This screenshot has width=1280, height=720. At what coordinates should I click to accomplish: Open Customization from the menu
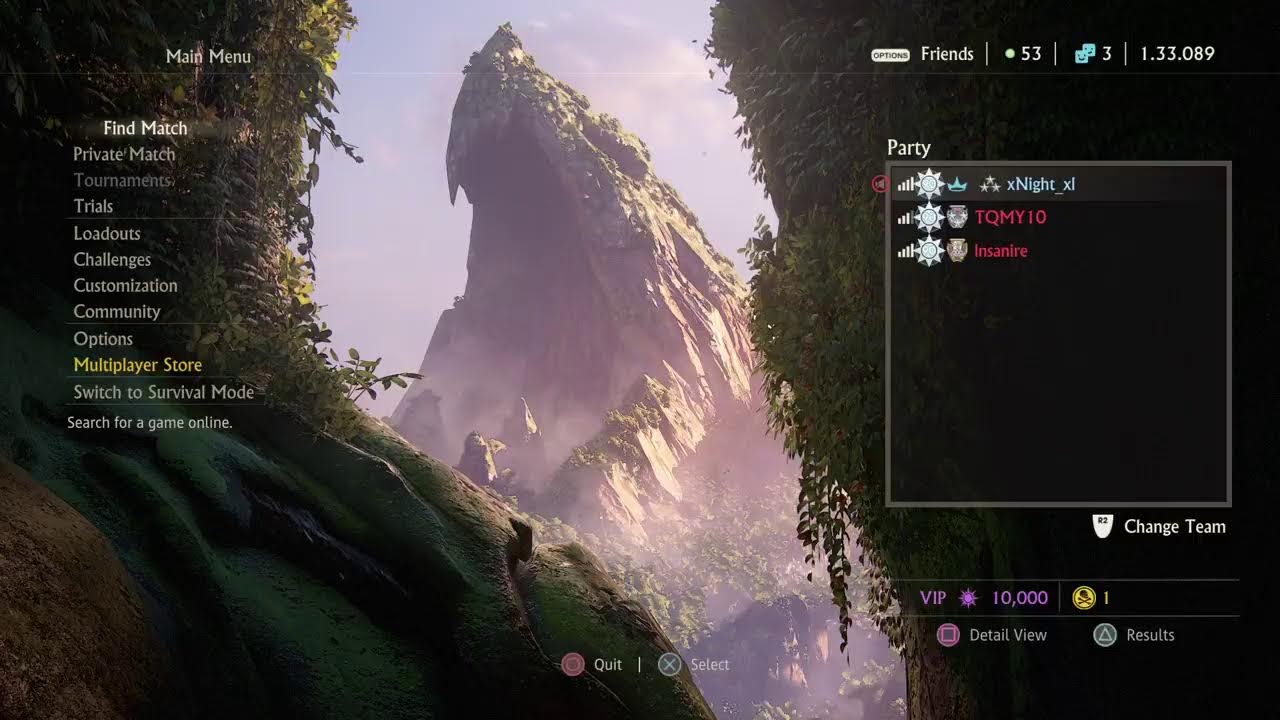[125, 285]
